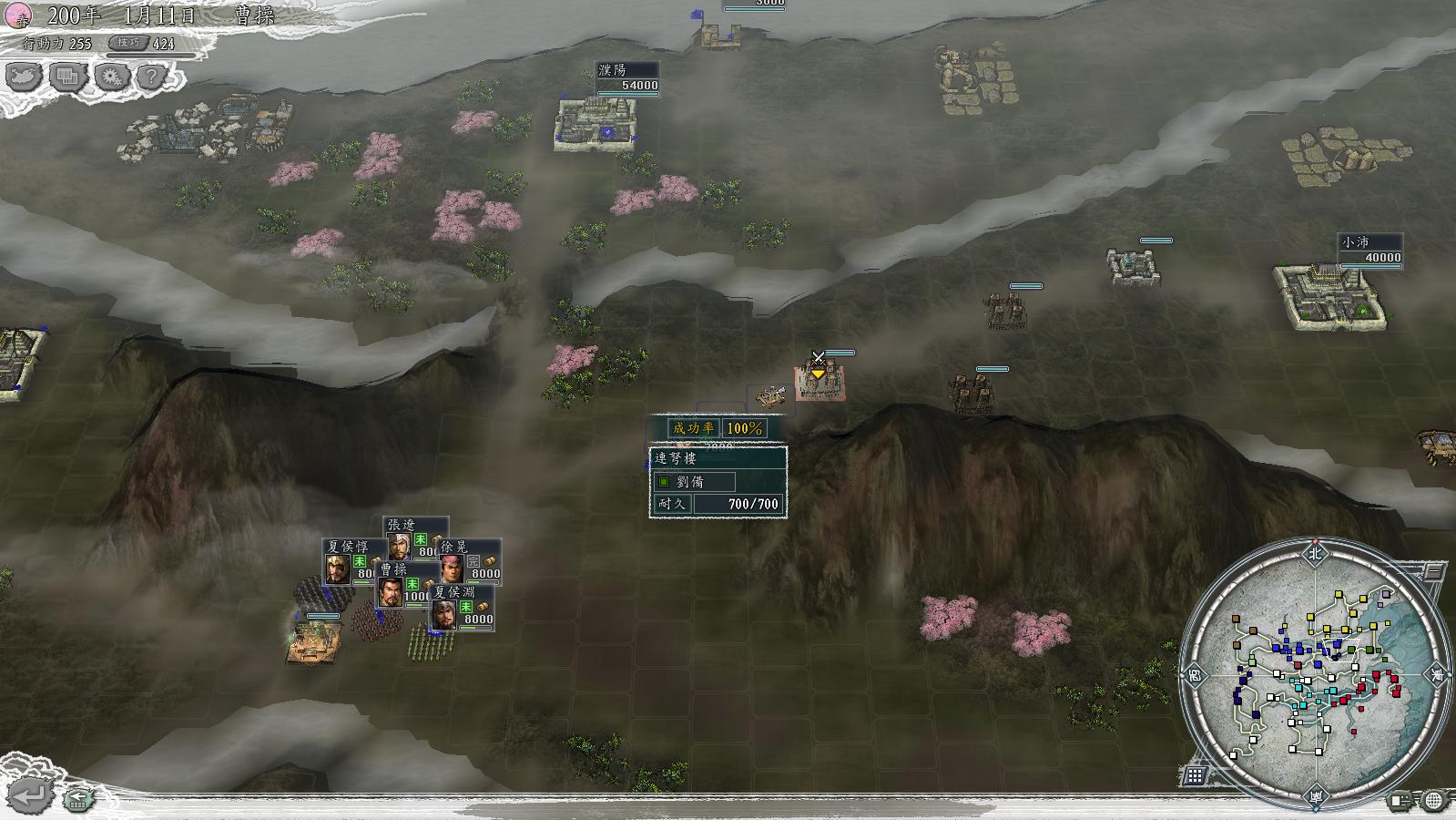
Task: Click the grid icon beside the minimap
Action: [1195, 775]
